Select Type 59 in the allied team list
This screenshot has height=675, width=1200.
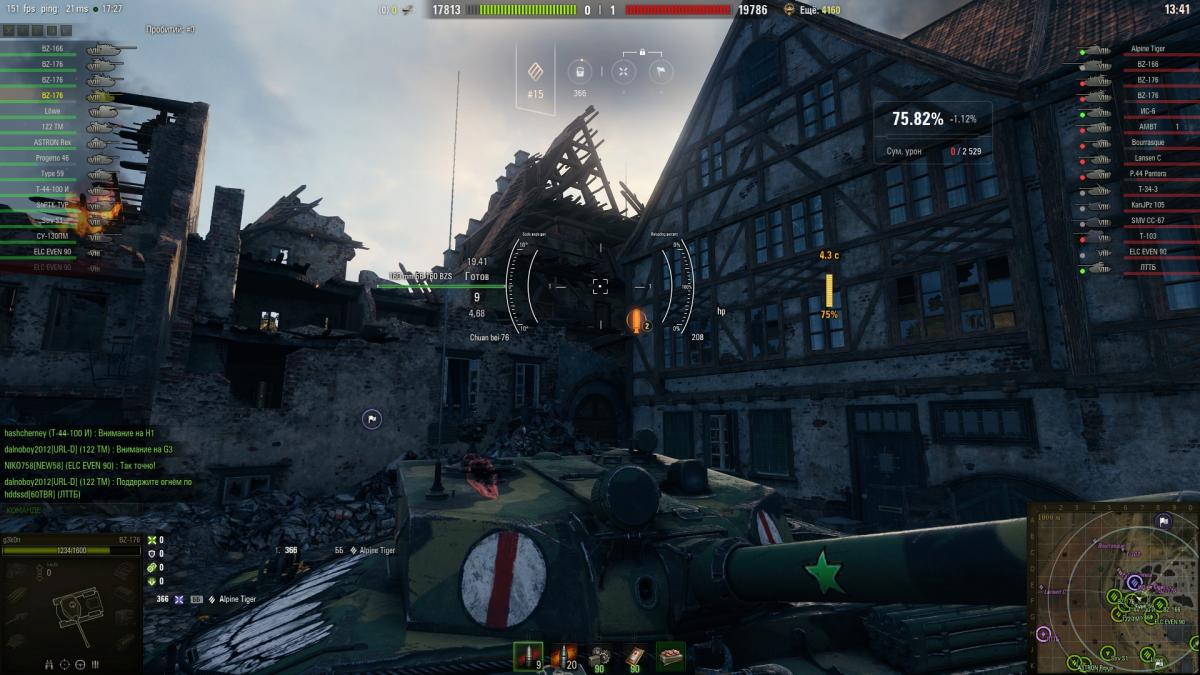point(52,174)
